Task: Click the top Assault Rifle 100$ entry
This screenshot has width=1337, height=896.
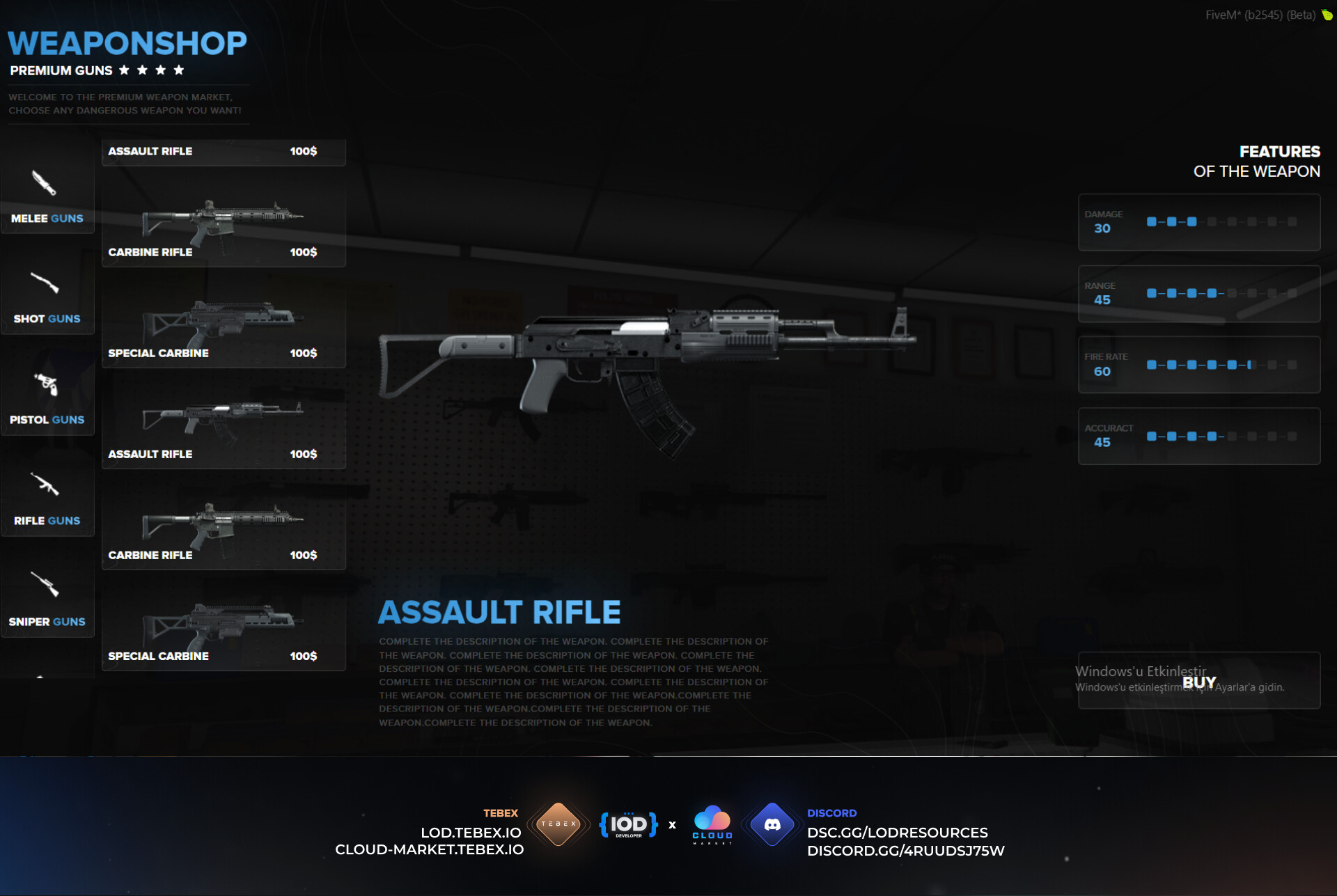Action: pos(223,152)
